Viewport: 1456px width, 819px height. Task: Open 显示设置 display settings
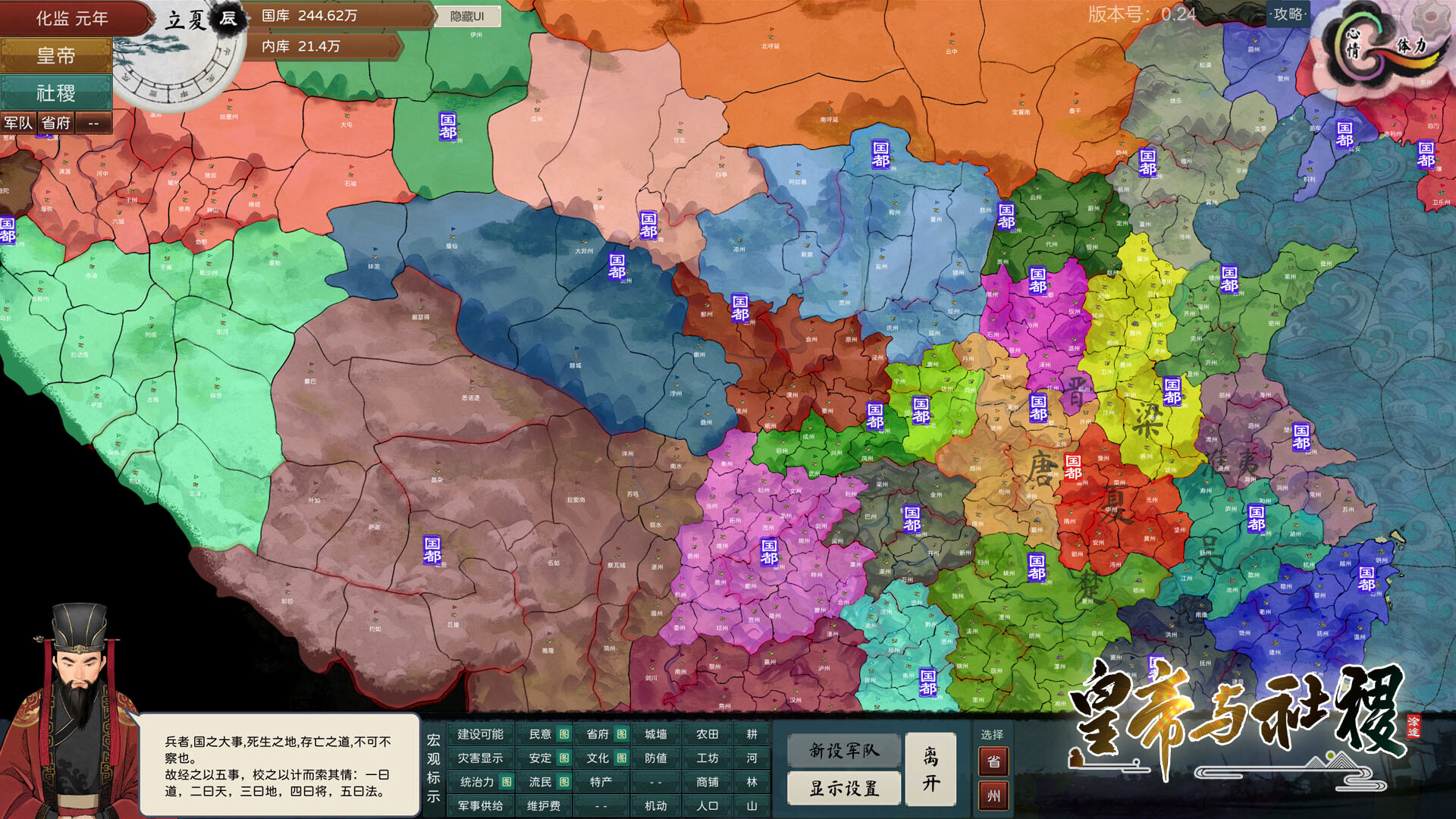pyautogui.click(x=844, y=789)
